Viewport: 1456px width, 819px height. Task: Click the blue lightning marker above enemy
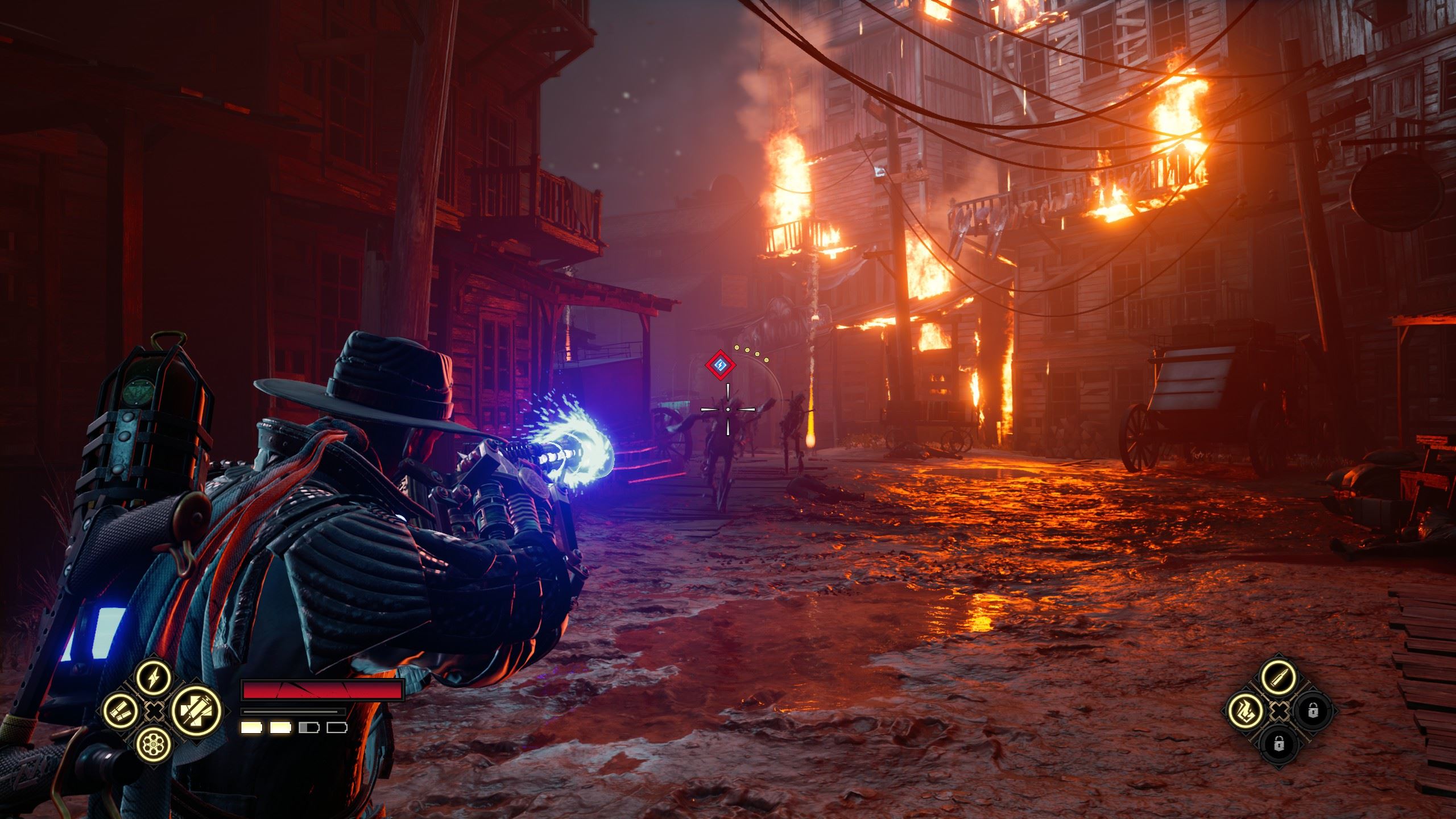click(x=720, y=365)
